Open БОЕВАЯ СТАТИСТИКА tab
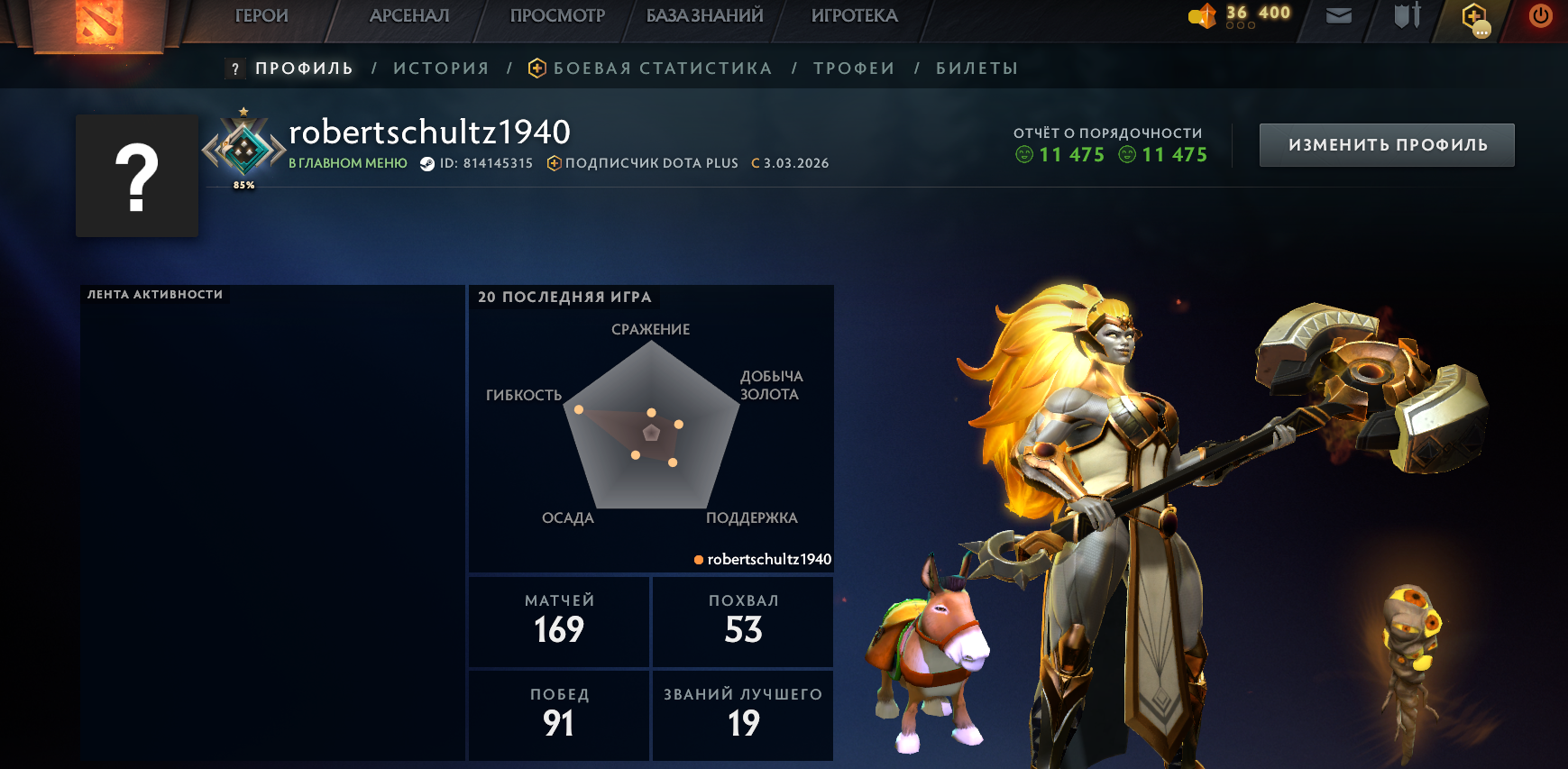The height and width of the screenshot is (769, 1568). click(664, 67)
